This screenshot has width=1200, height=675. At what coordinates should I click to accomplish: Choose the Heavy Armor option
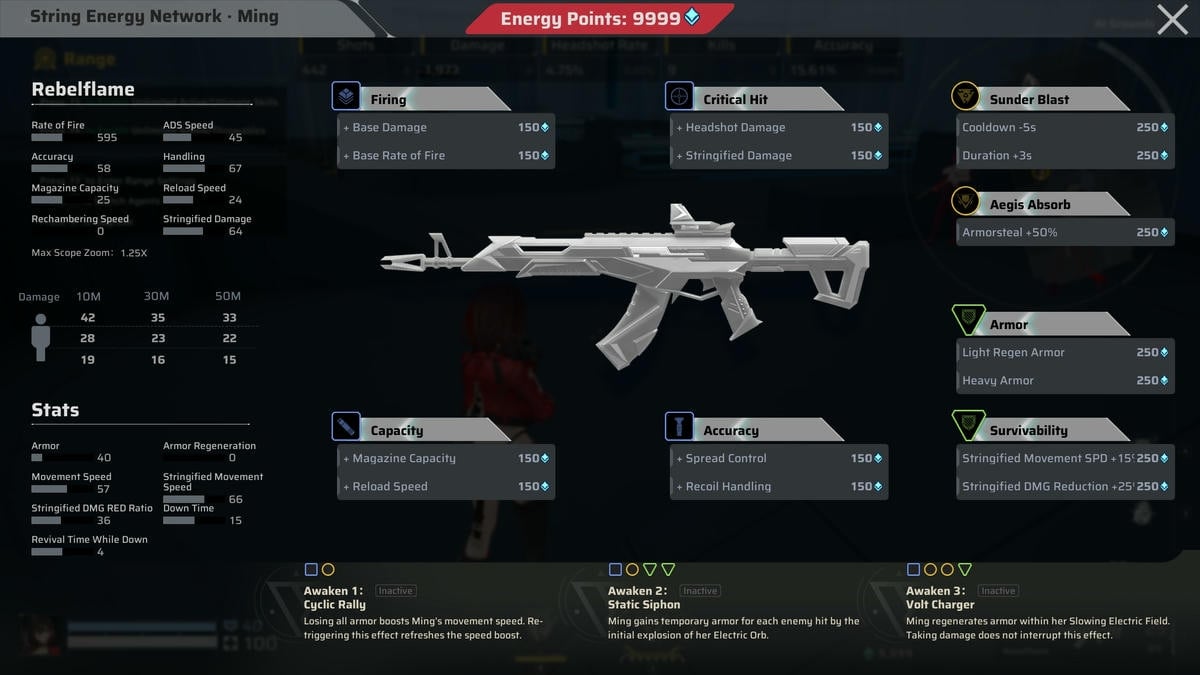pos(1064,381)
